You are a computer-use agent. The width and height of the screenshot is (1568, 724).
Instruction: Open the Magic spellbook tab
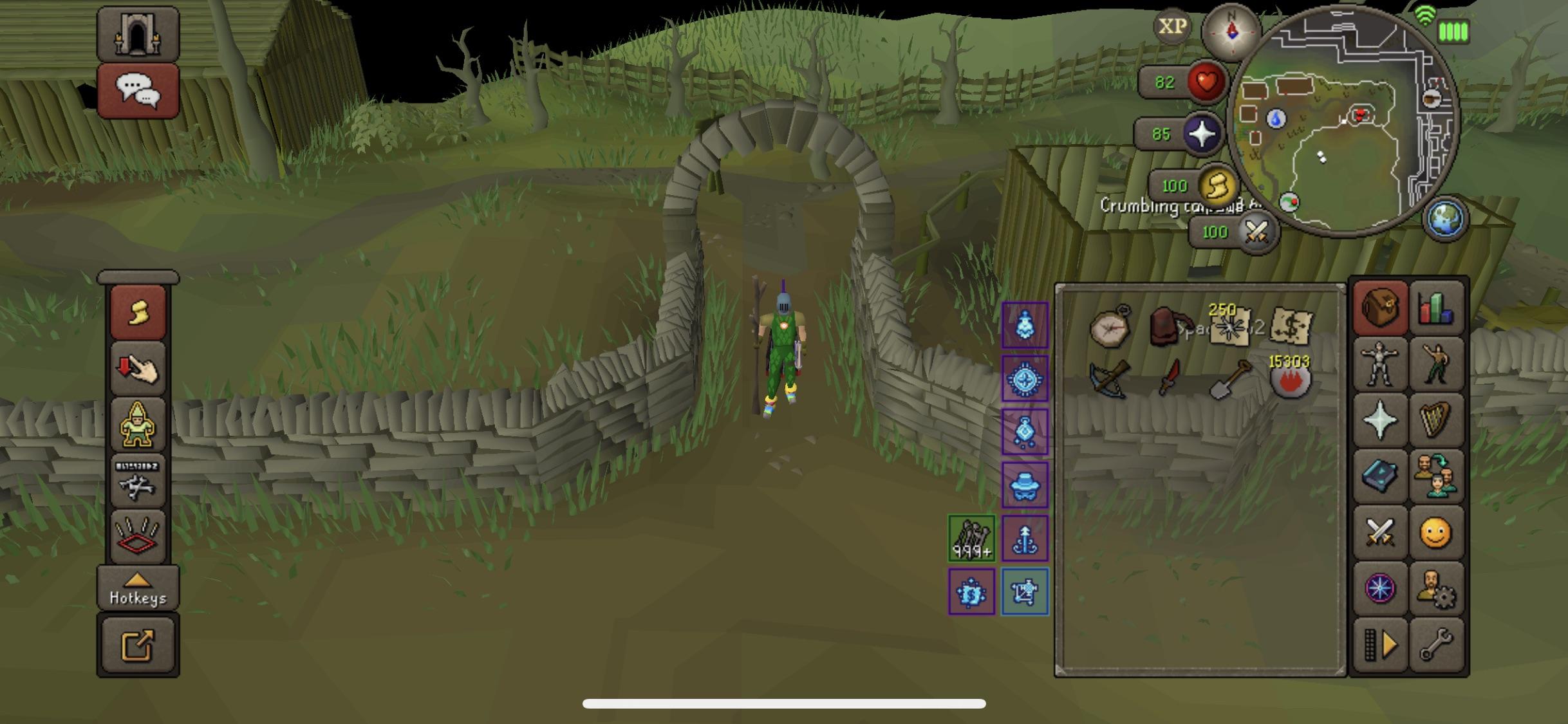tap(1379, 478)
